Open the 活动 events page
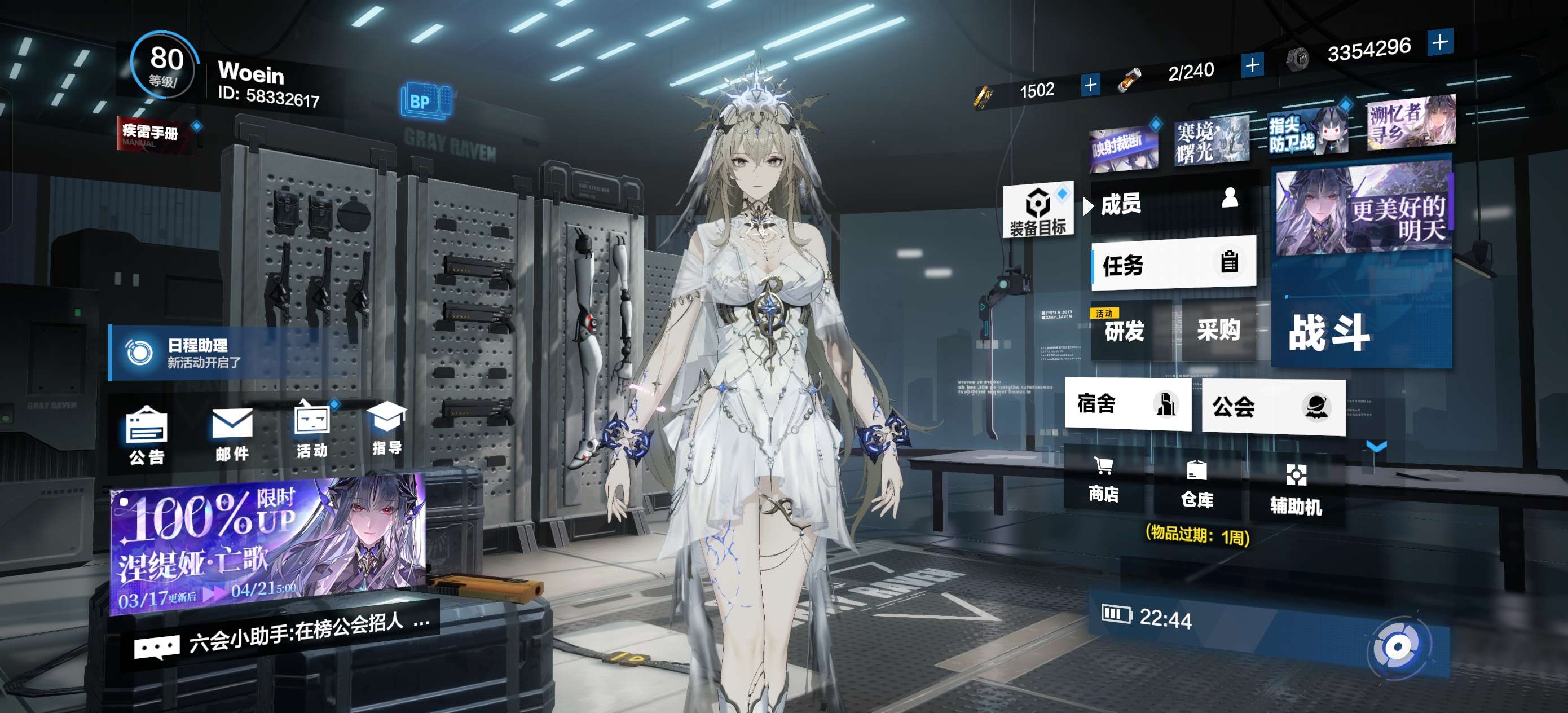 (x=312, y=429)
